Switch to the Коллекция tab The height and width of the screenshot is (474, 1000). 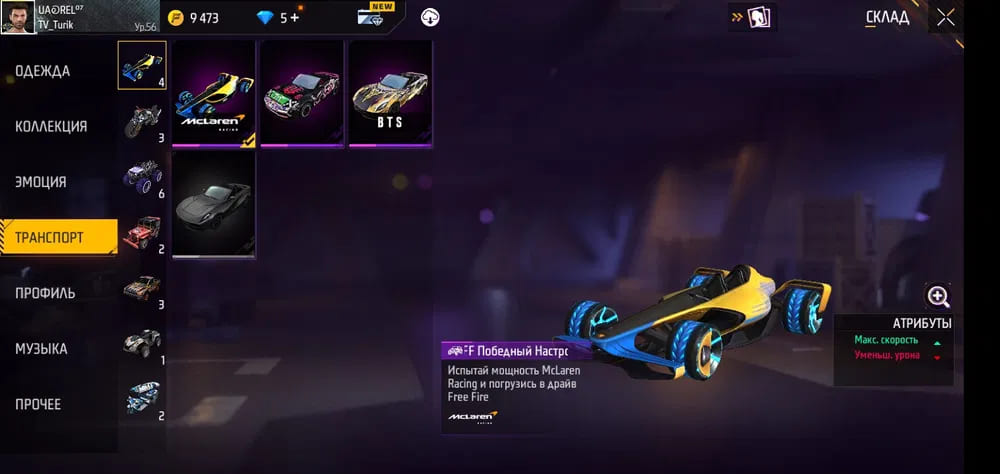[x=51, y=127]
